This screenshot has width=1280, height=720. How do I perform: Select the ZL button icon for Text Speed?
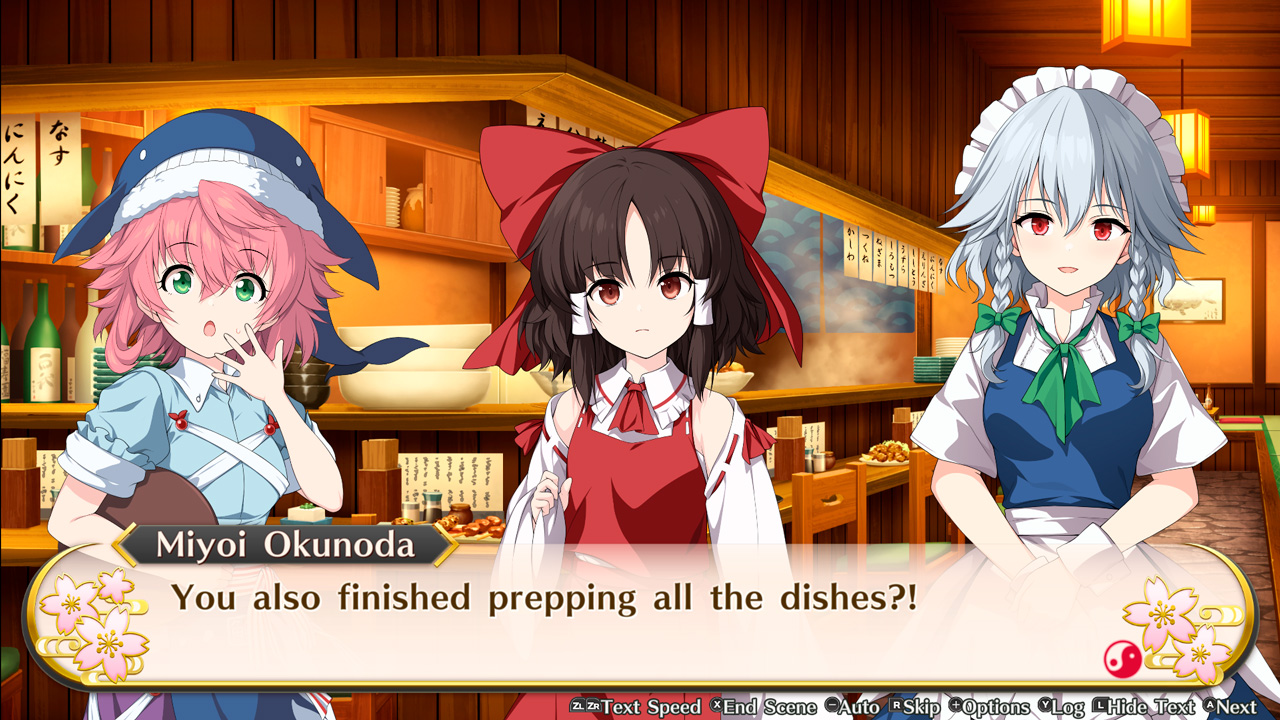[577, 707]
